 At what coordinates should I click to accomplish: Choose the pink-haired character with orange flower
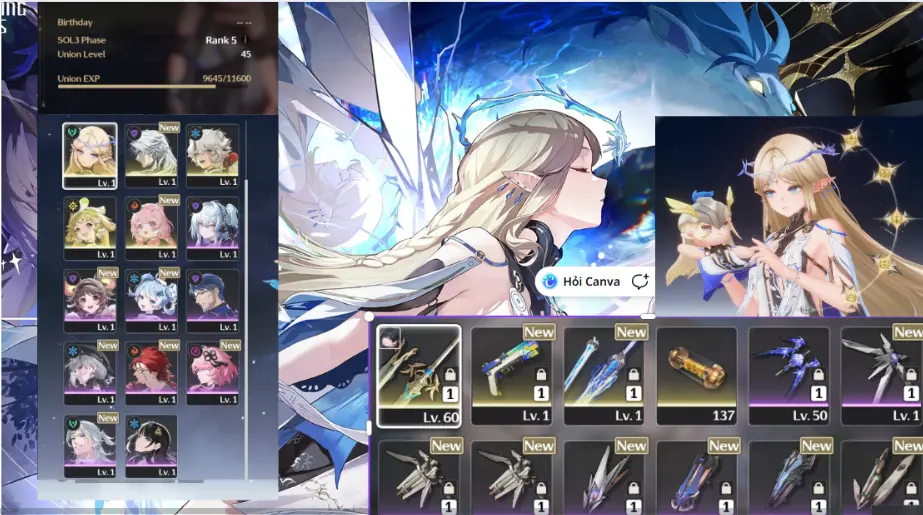pos(151,228)
